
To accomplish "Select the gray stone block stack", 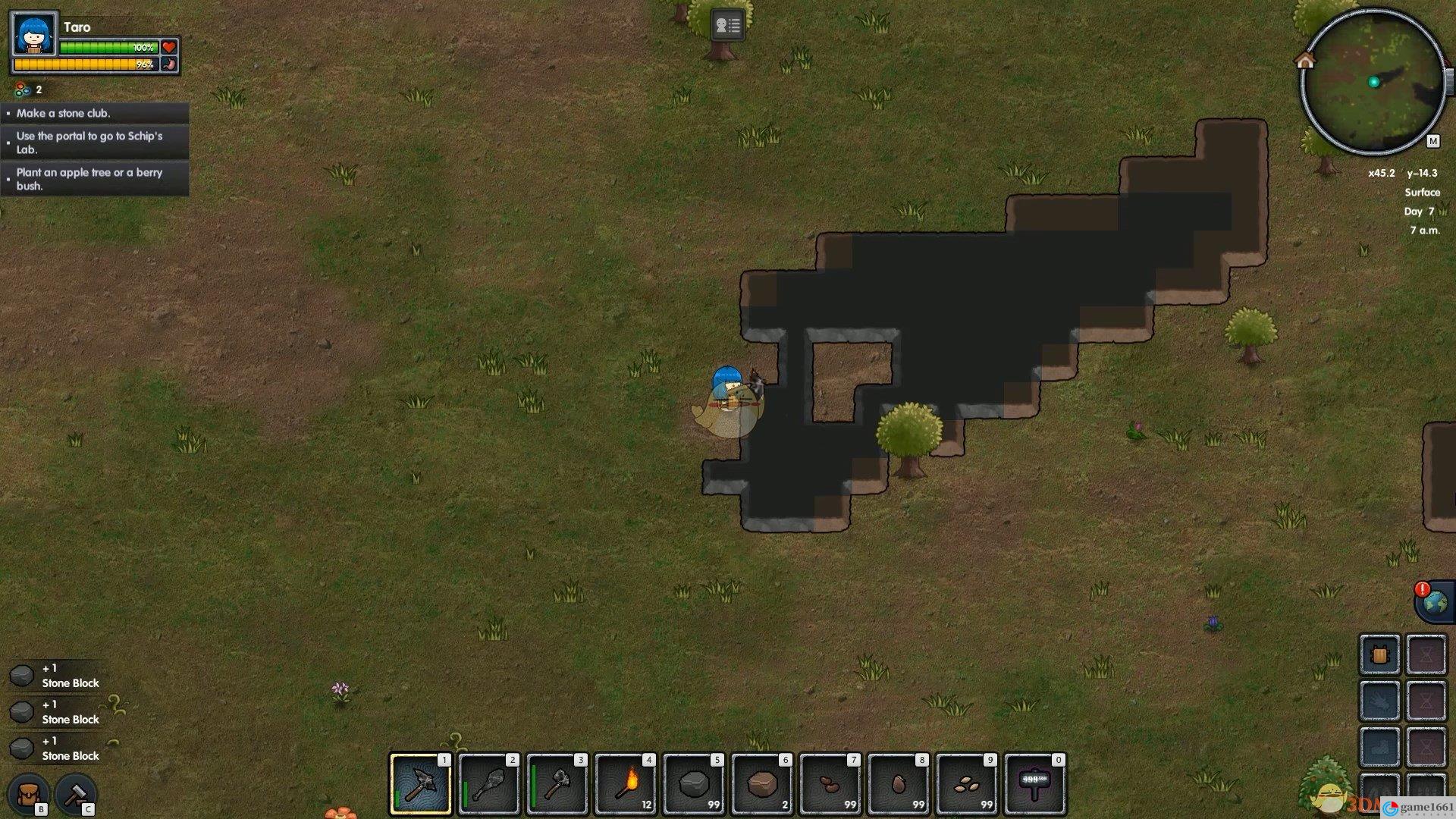I will pos(693,784).
